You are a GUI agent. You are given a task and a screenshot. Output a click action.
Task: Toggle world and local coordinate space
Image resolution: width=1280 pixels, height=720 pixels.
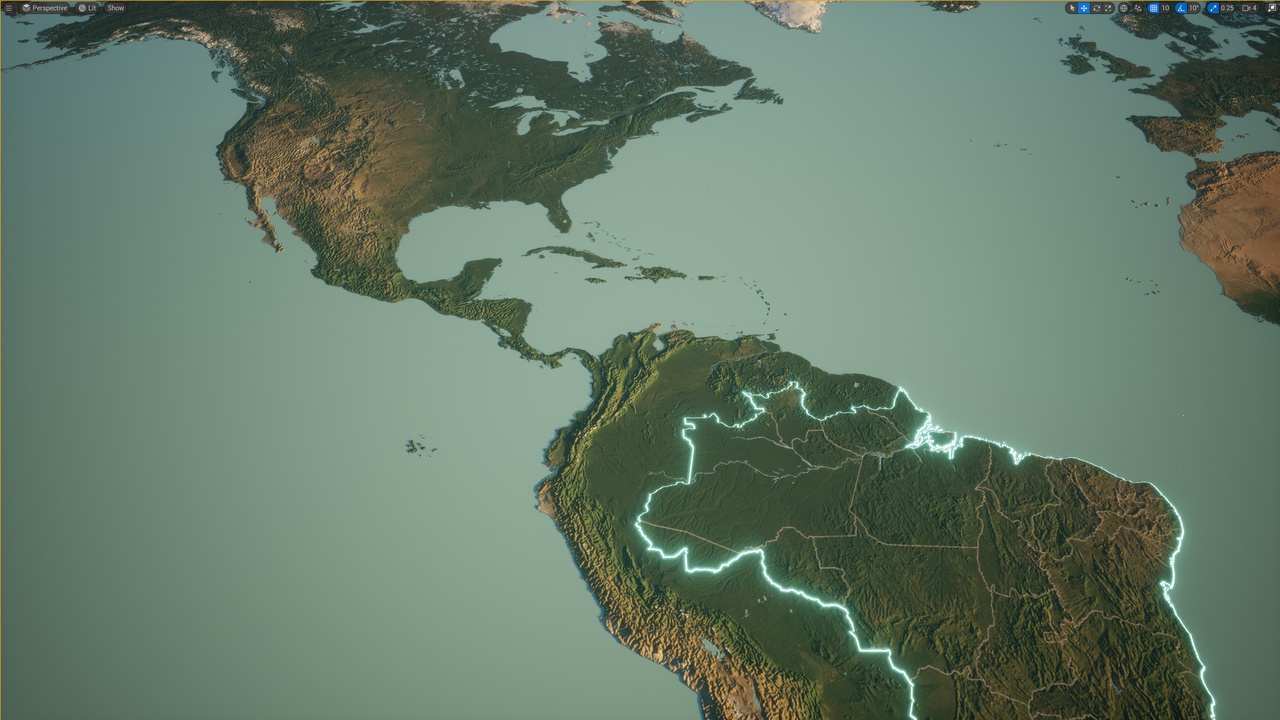[1123, 7]
